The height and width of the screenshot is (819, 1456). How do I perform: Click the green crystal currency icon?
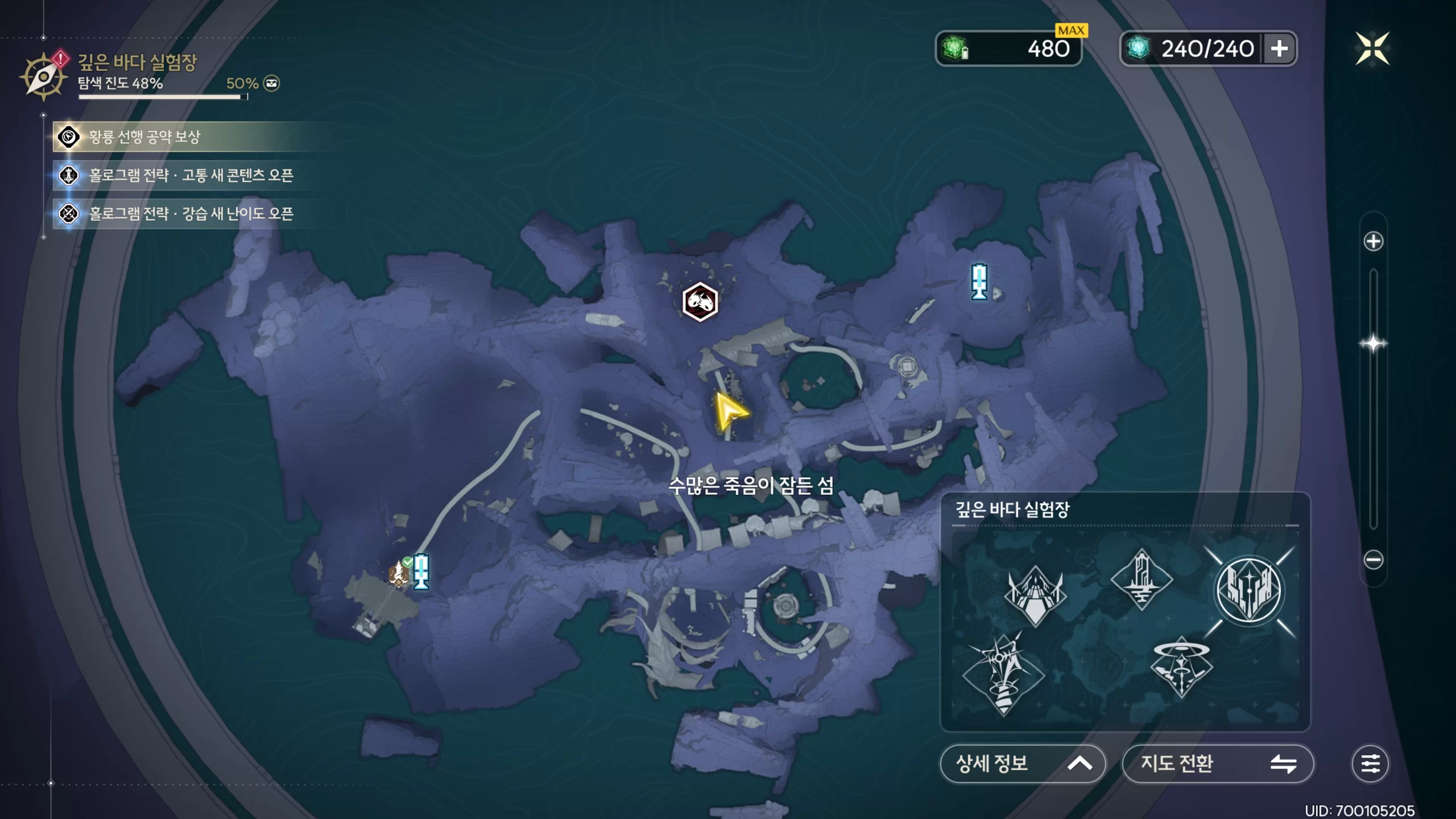coord(955,48)
